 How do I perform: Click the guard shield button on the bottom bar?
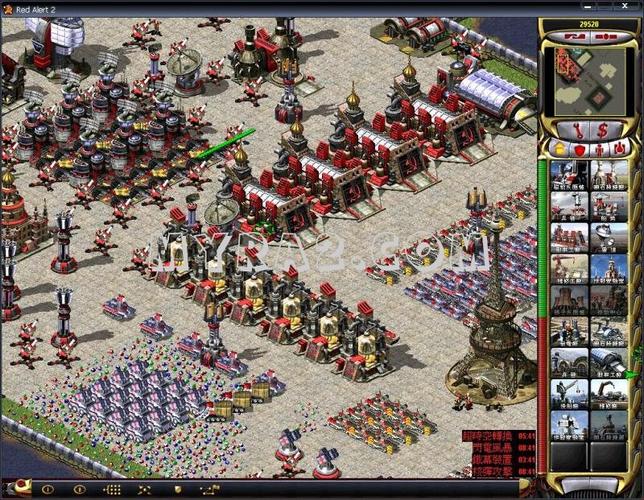click(178, 490)
